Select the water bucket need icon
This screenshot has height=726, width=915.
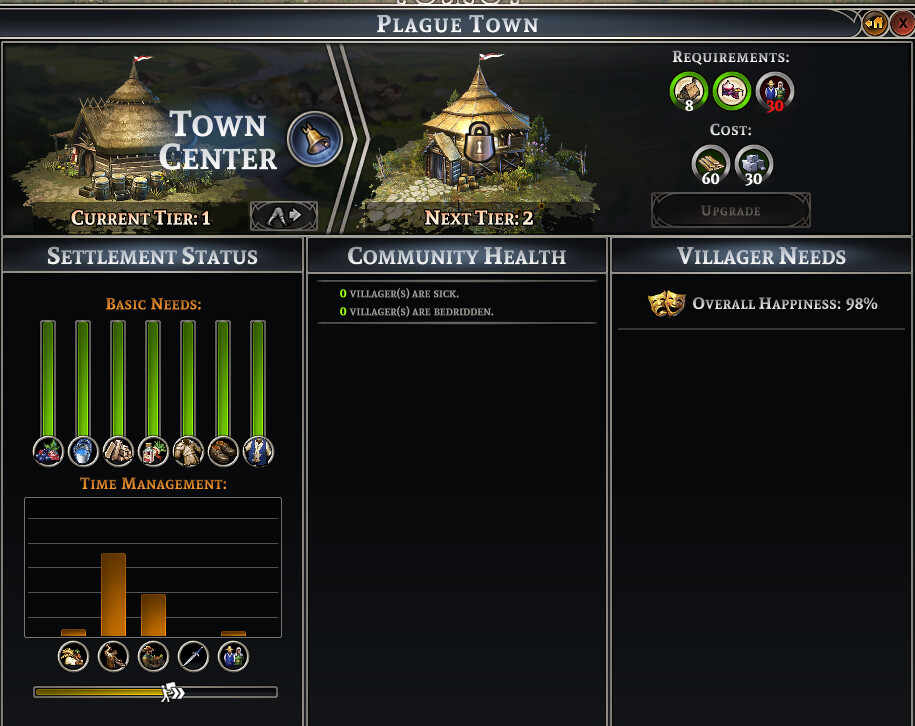pyautogui.click(x=83, y=452)
